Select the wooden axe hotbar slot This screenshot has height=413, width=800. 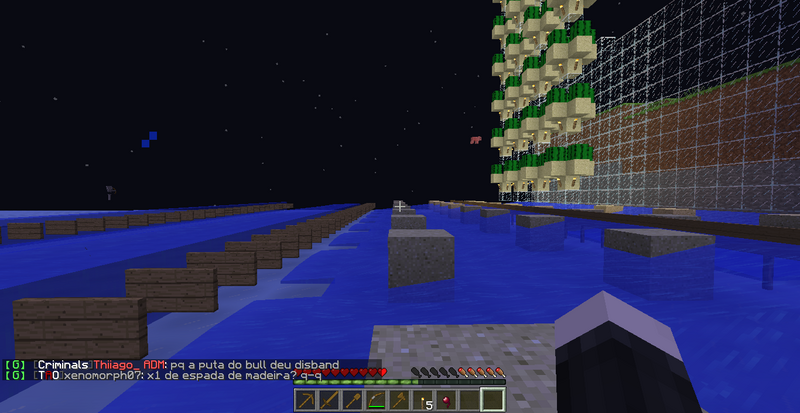coord(398,400)
